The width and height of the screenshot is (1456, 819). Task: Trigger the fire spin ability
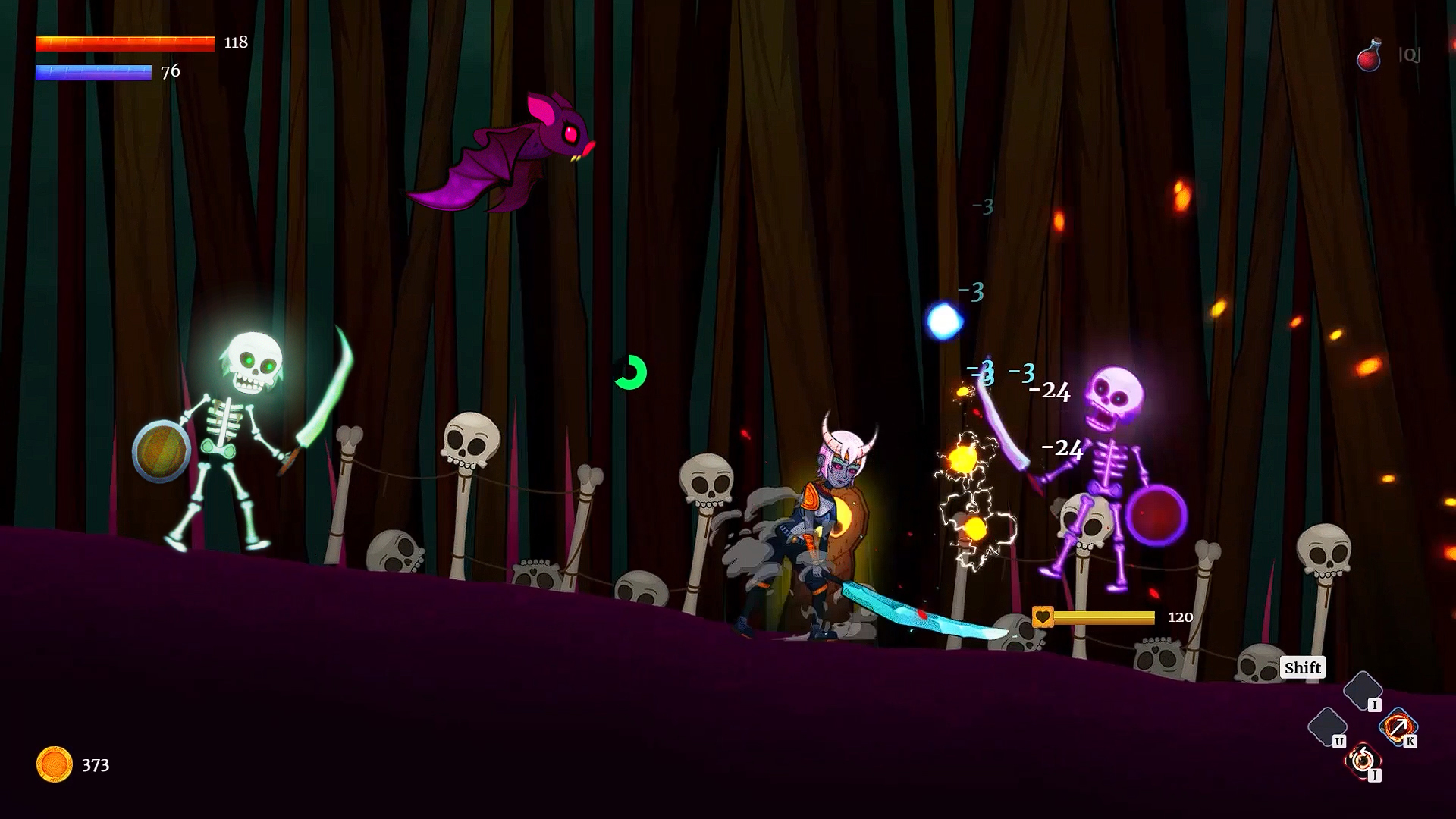(1362, 758)
